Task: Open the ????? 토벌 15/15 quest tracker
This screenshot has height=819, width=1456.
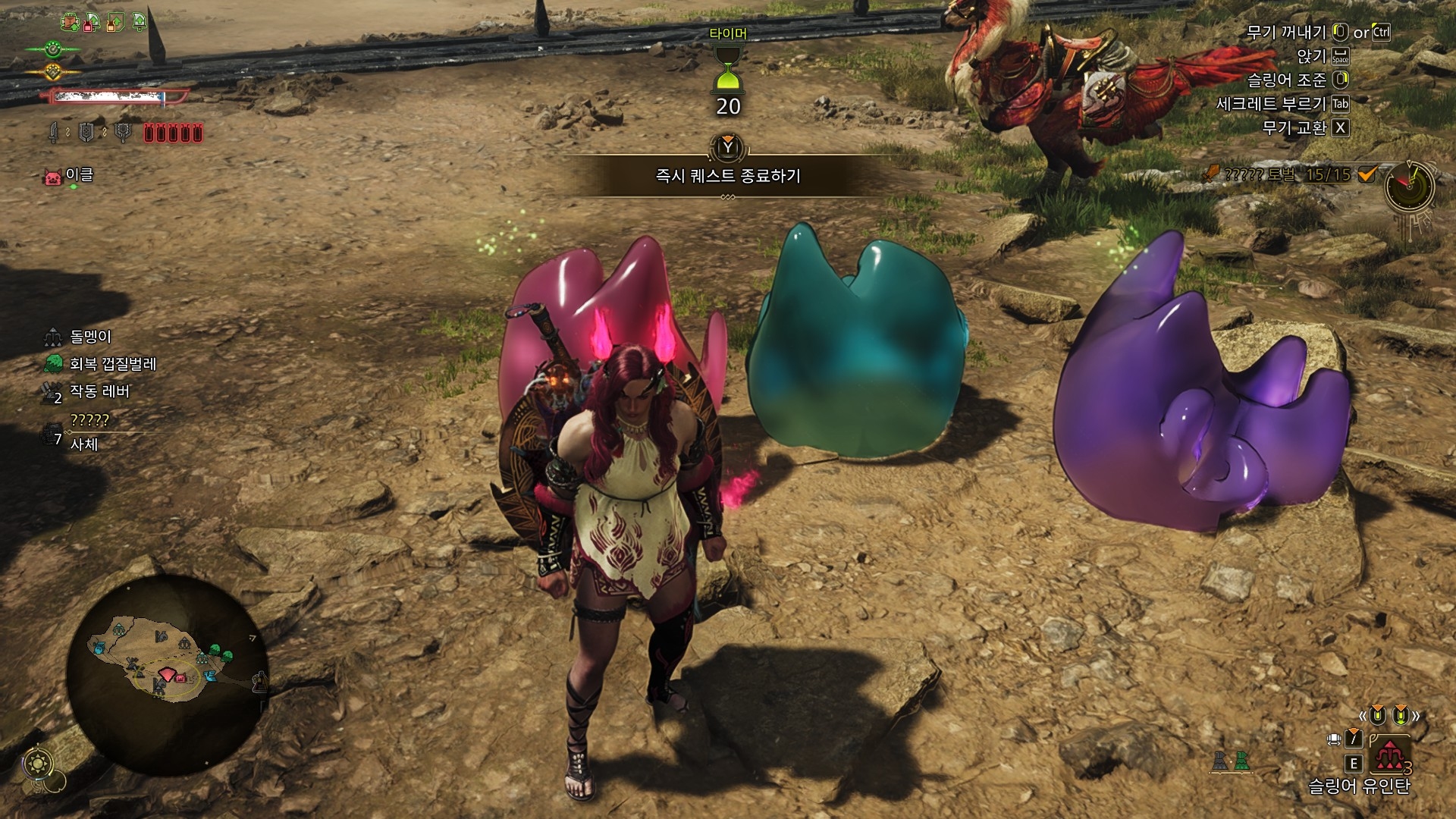Action: coord(1290,174)
